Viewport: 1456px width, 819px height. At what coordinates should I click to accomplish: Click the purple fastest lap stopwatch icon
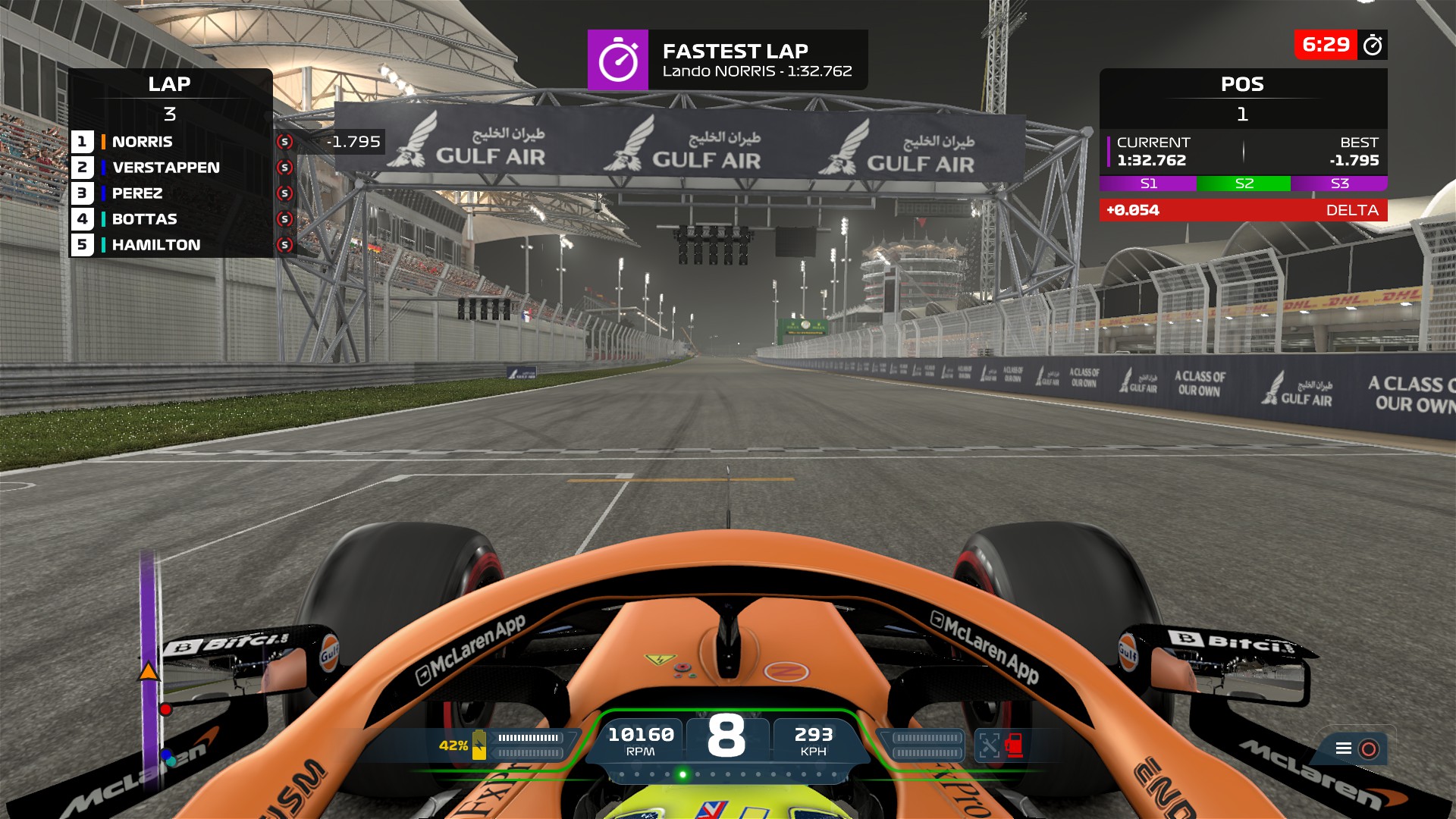pyautogui.click(x=618, y=60)
